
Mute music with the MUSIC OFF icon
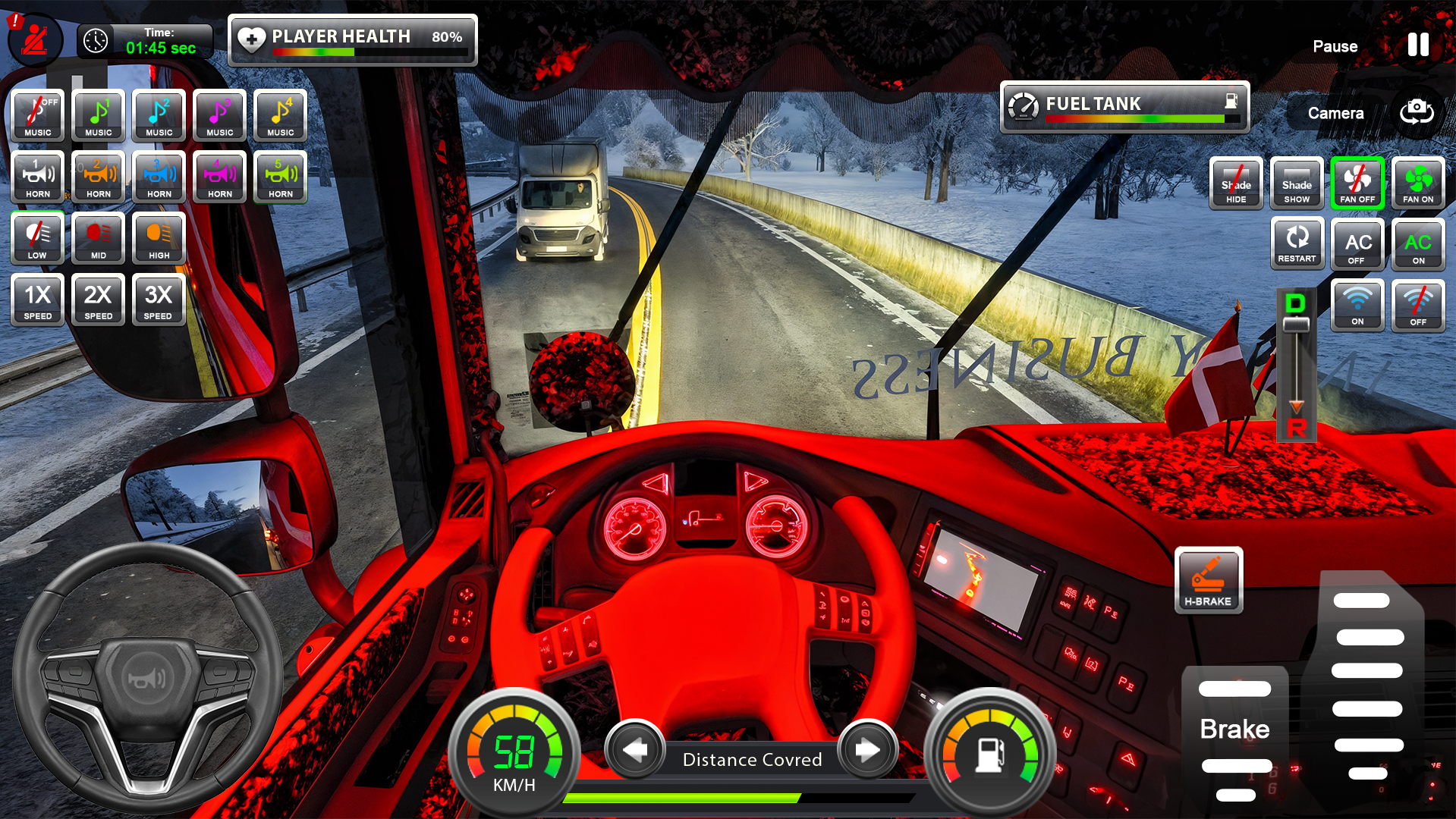pos(36,115)
